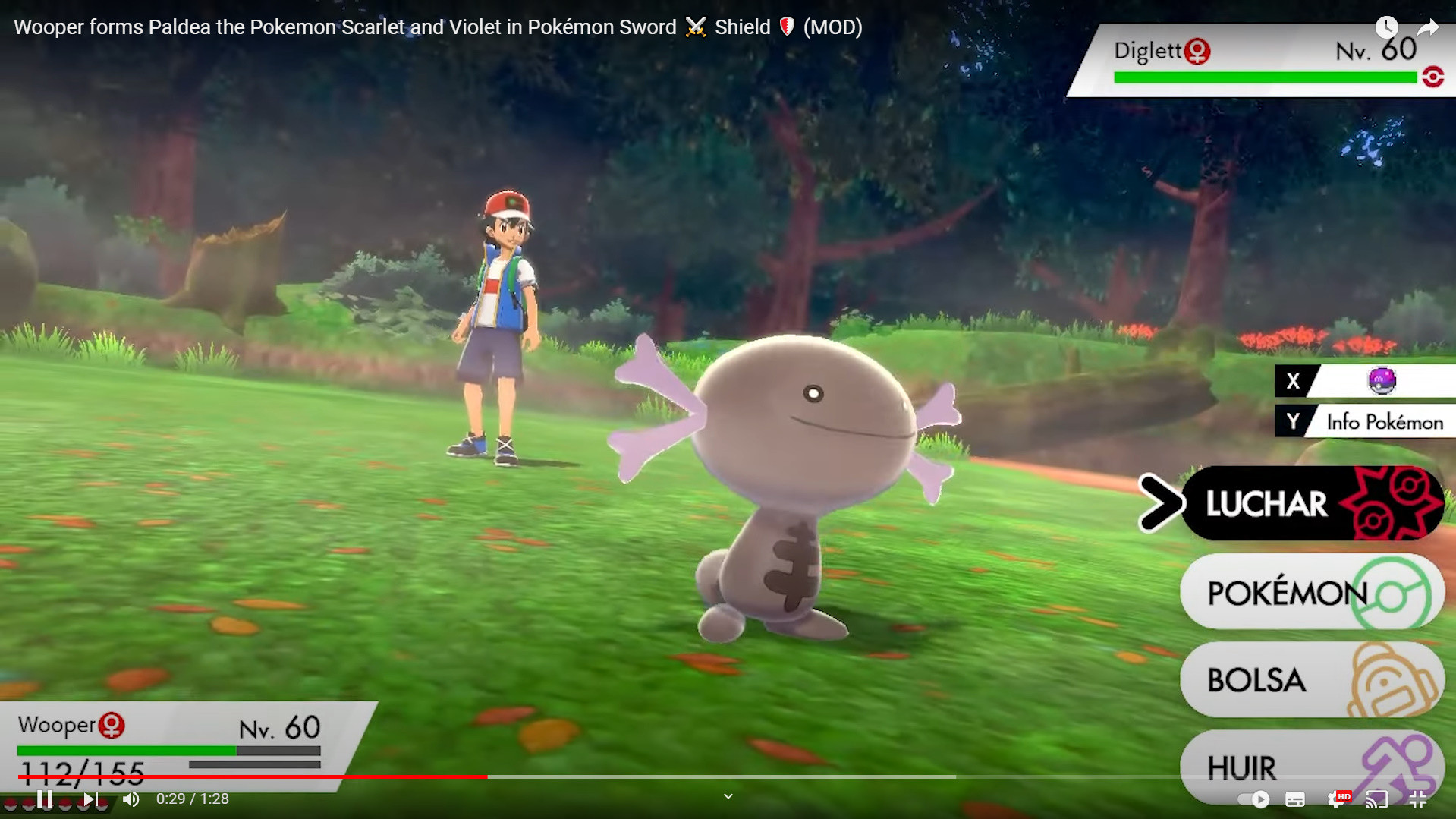Collapse the player with the down chevron
Image resolution: width=1456 pixels, height=819 pixels.
click(x=728, y=796)
